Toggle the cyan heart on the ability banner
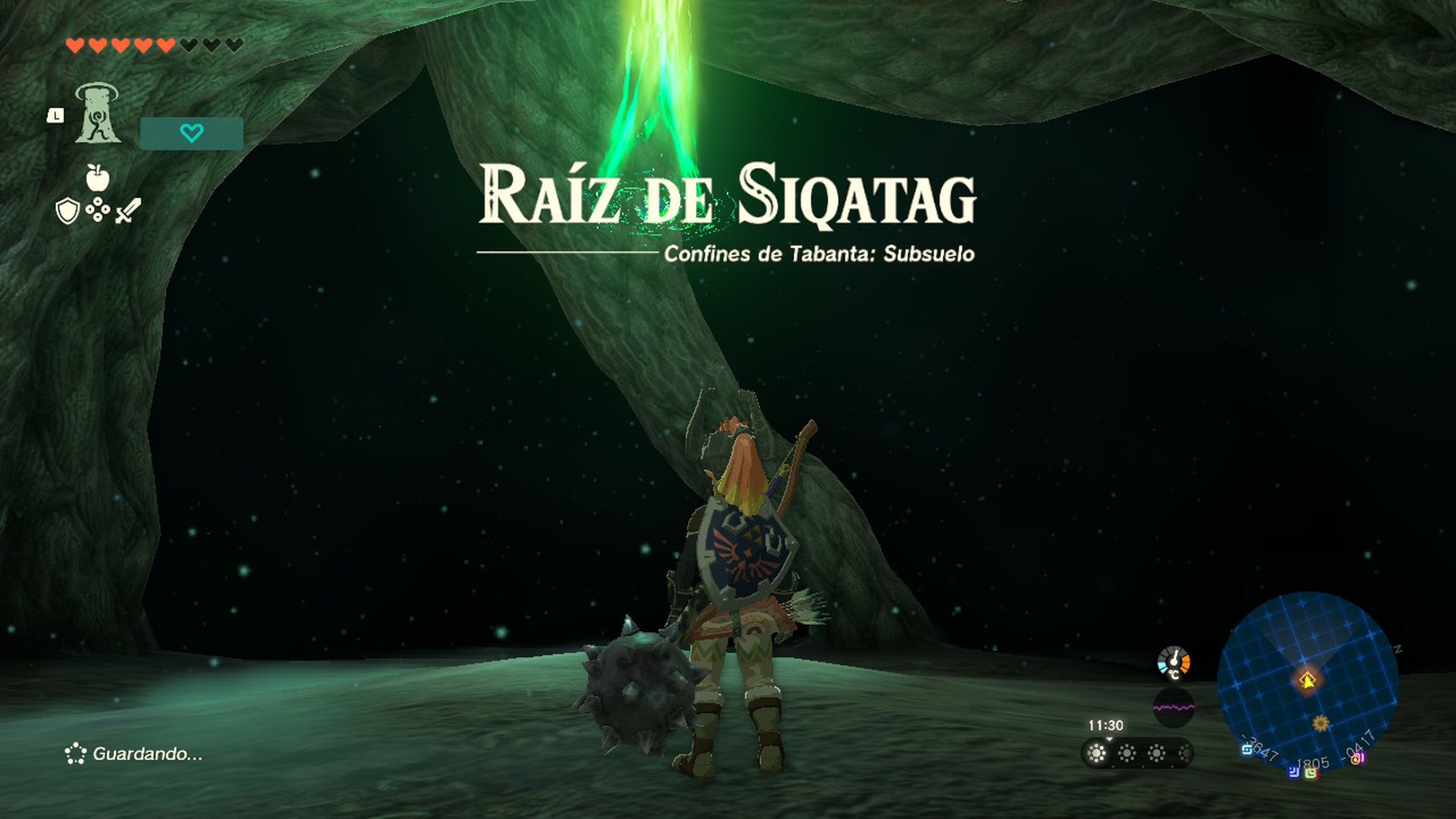Image resolution: width=1456 pixels, height=819 pixels. [x=191, y=132]
